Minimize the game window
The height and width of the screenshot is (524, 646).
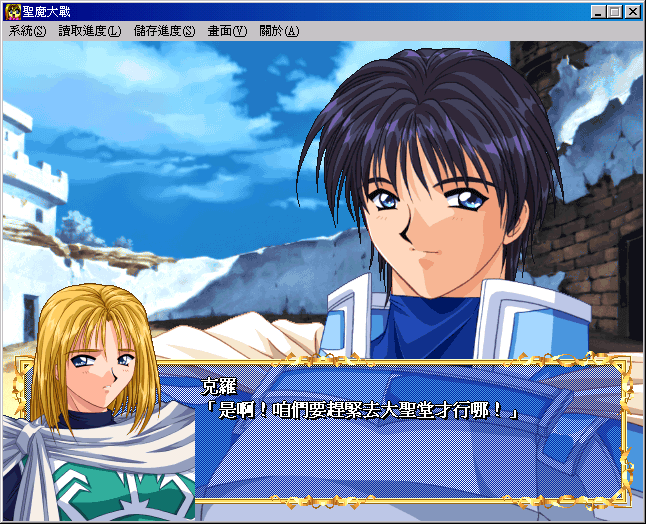(x=598, y=12)
